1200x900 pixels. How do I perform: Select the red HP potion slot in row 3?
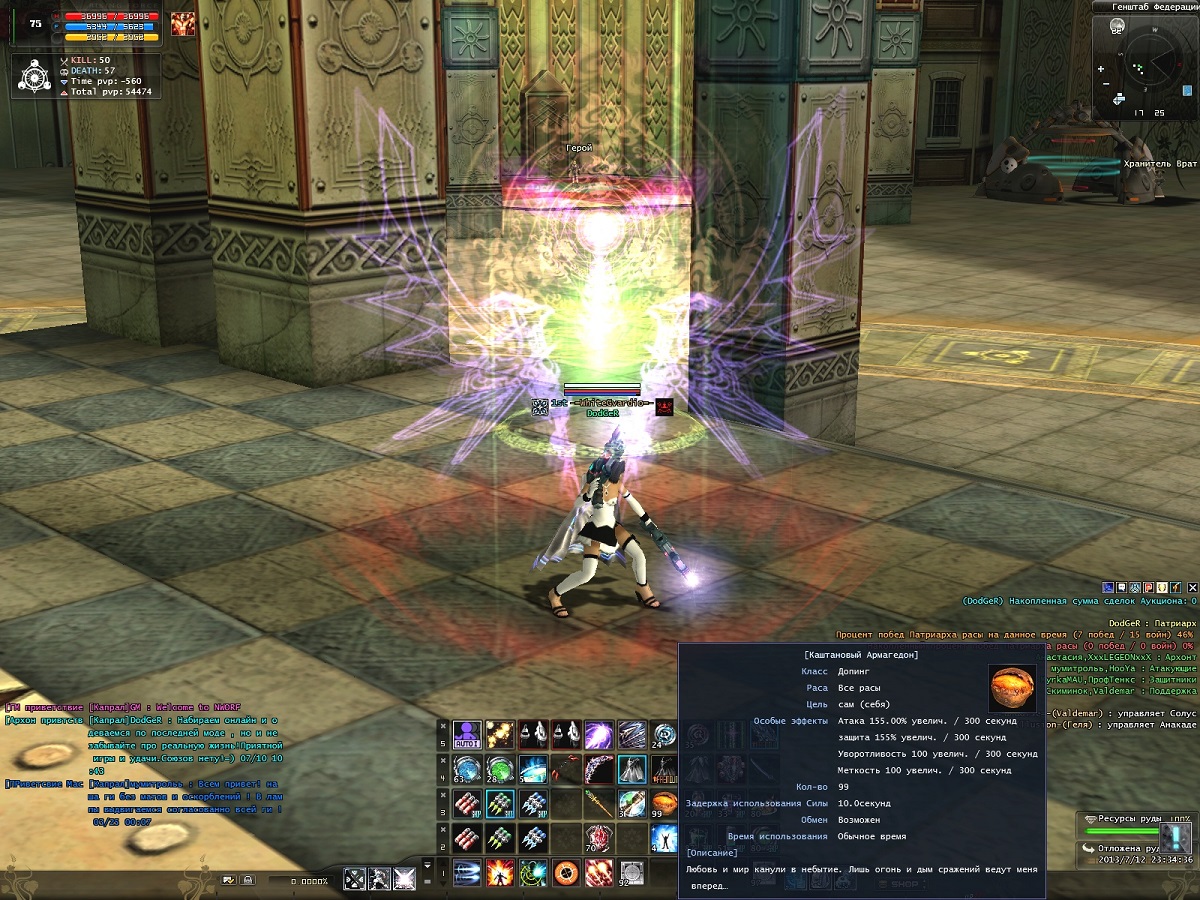pos(467,803)
